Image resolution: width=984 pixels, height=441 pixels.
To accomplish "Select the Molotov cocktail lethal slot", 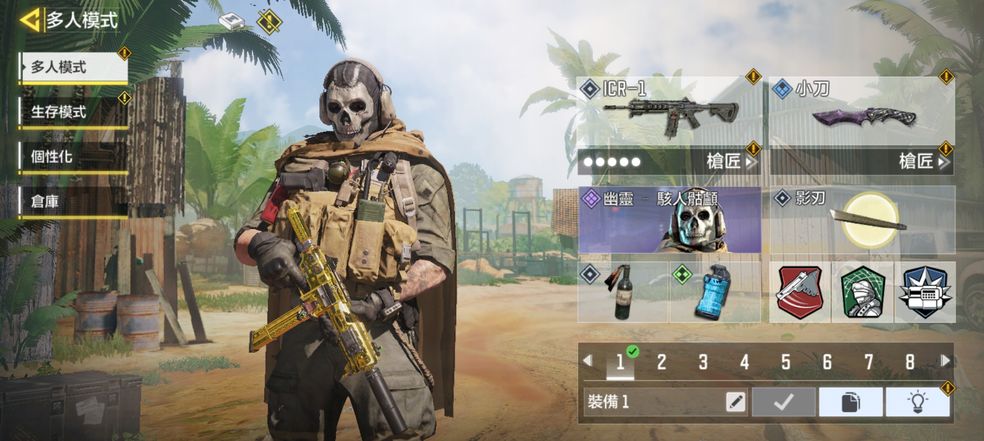I will pyautogui.click(x=621, y=291).
